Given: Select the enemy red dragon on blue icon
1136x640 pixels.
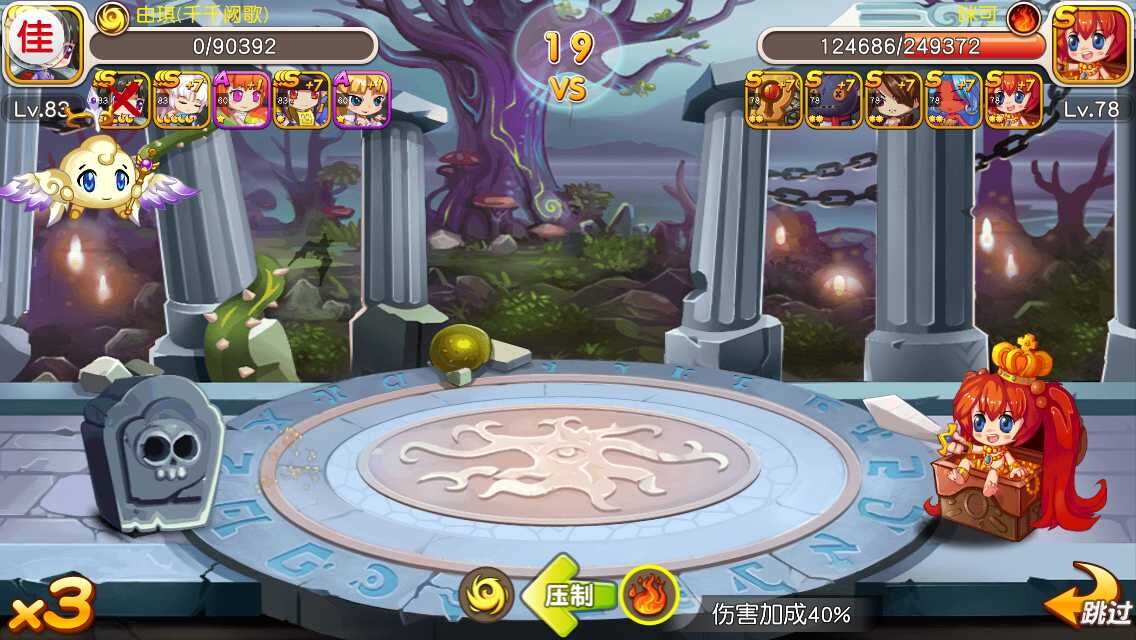Looking at the screenshot, I should (954, 100).
